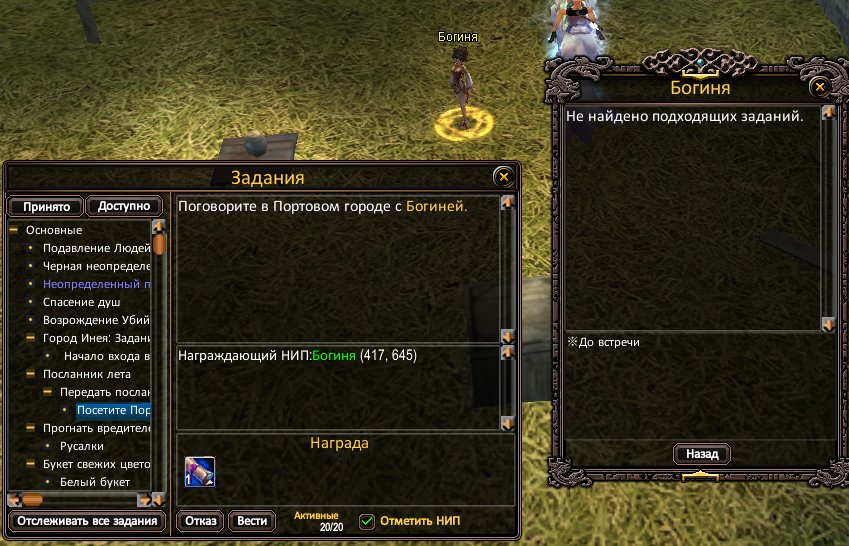Switch to the Принято tab
Viewport: 849px width, 546px height.
[46, 207]
